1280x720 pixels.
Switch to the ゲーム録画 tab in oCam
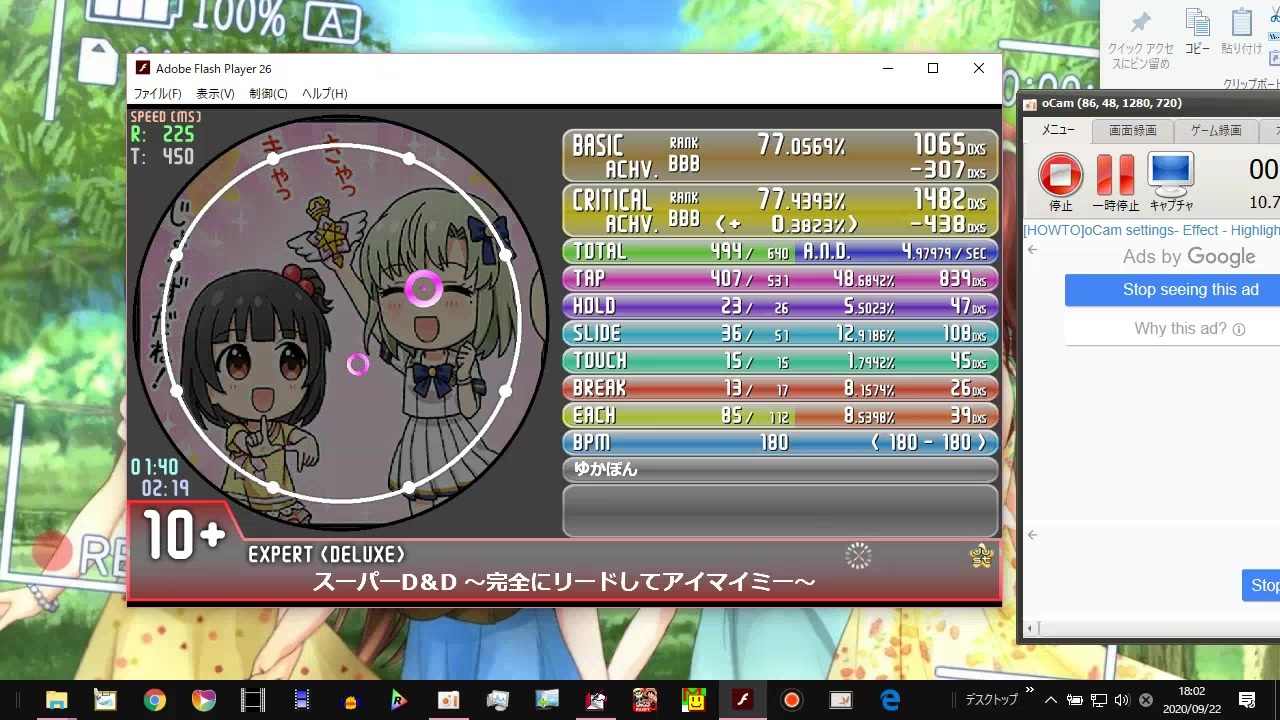coord(1216,130)
